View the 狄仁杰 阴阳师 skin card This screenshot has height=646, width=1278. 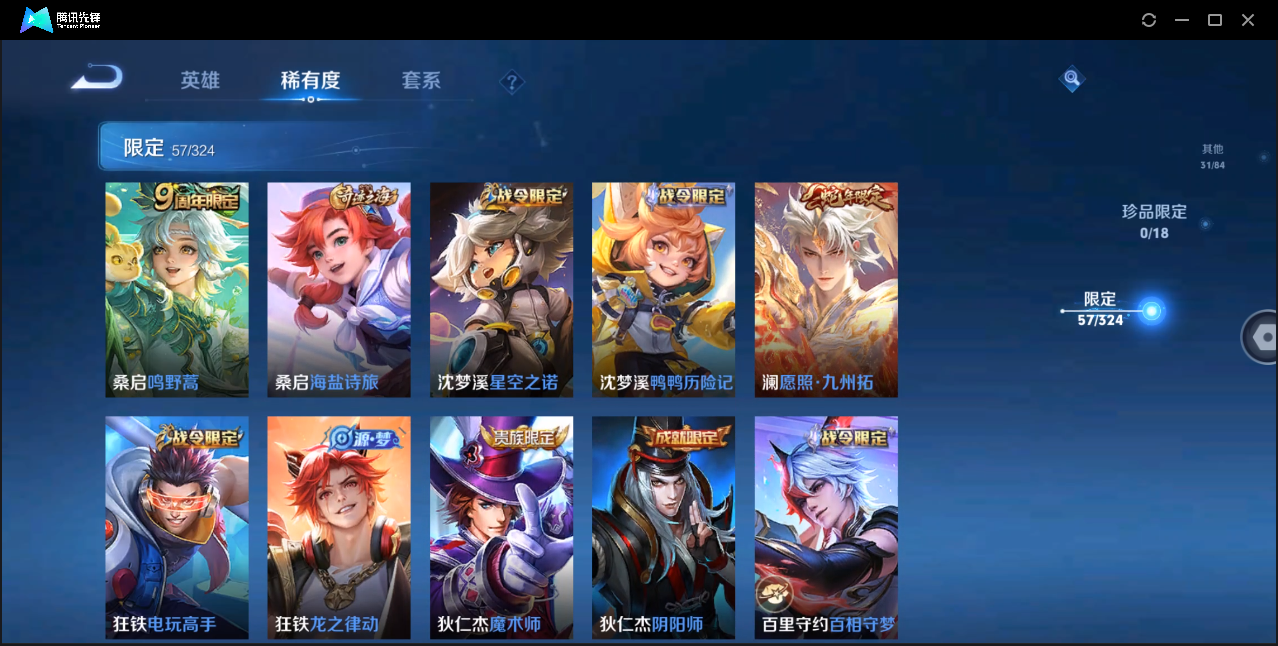[663, 527]
